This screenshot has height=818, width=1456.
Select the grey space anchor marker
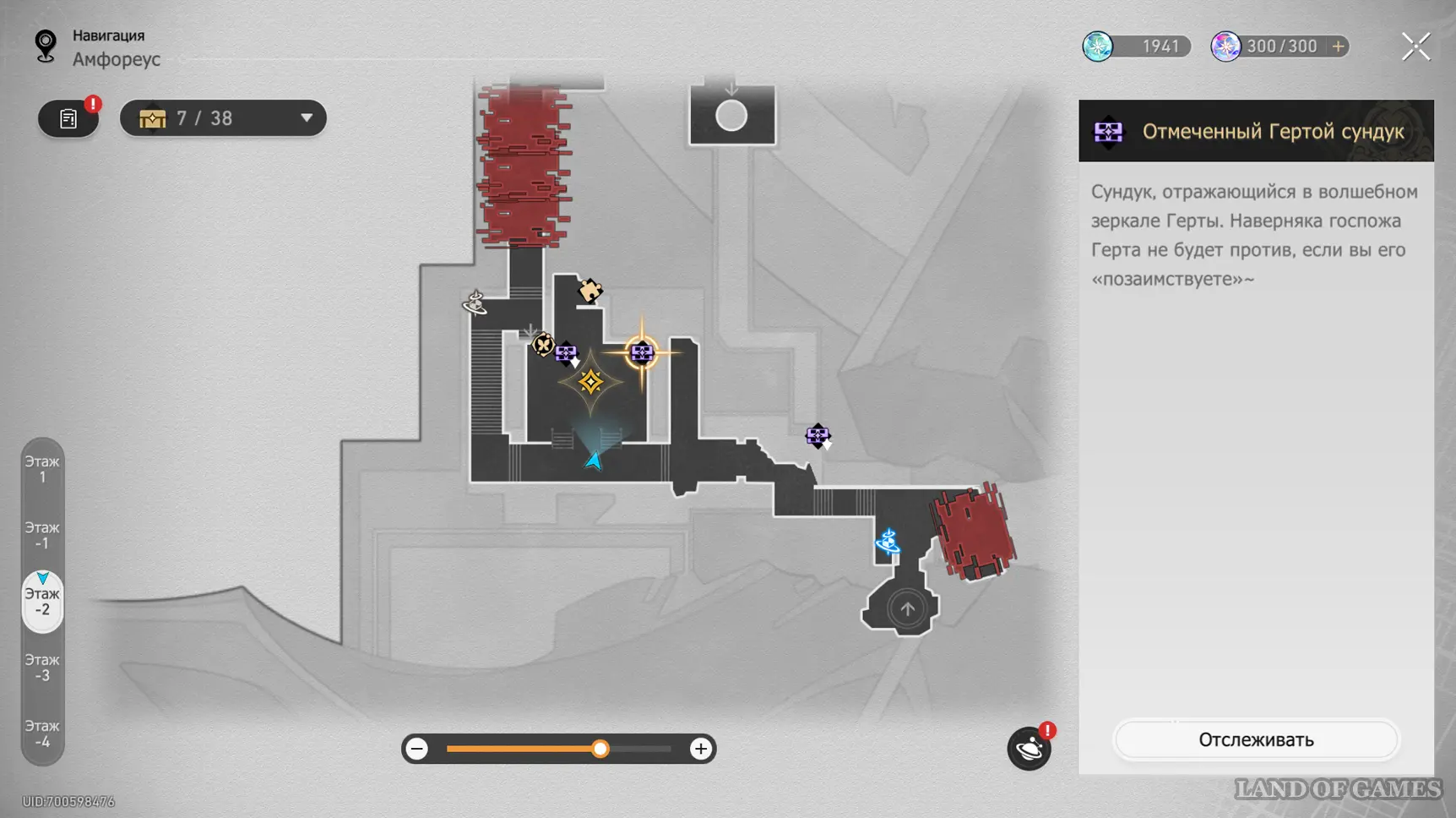tap(475, 302)
